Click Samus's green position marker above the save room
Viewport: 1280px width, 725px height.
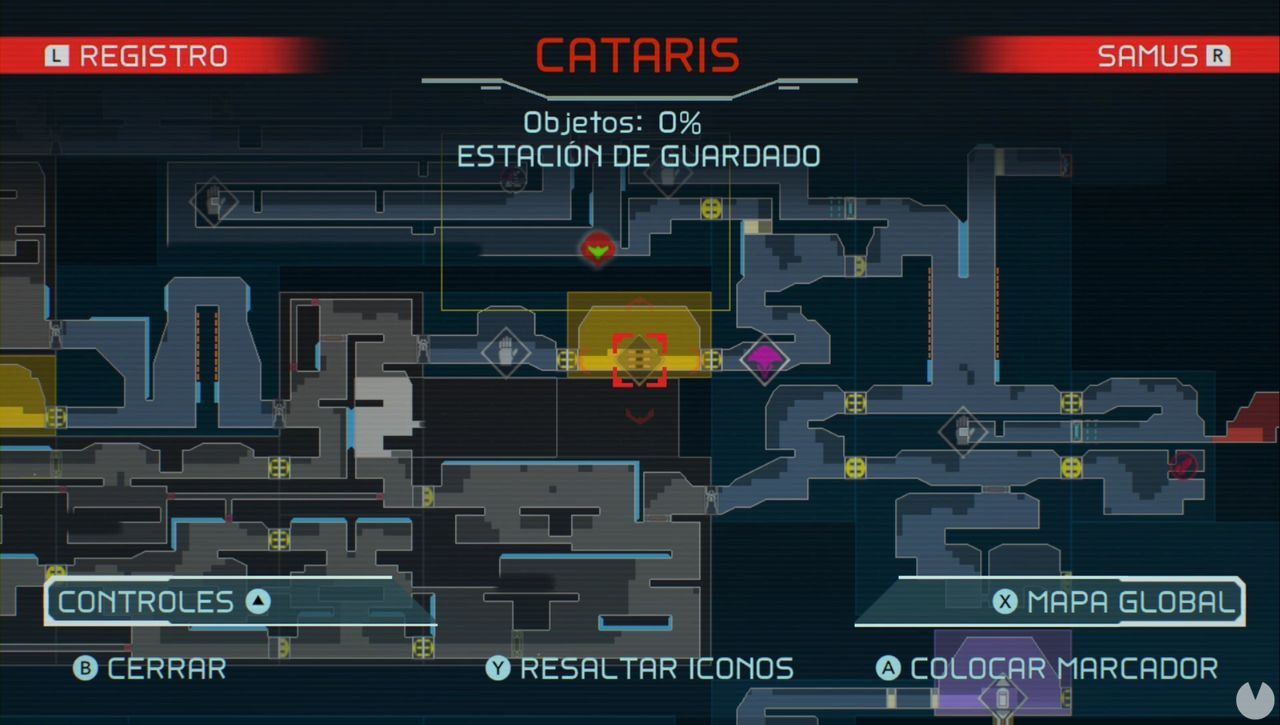[x=597, y=250]
